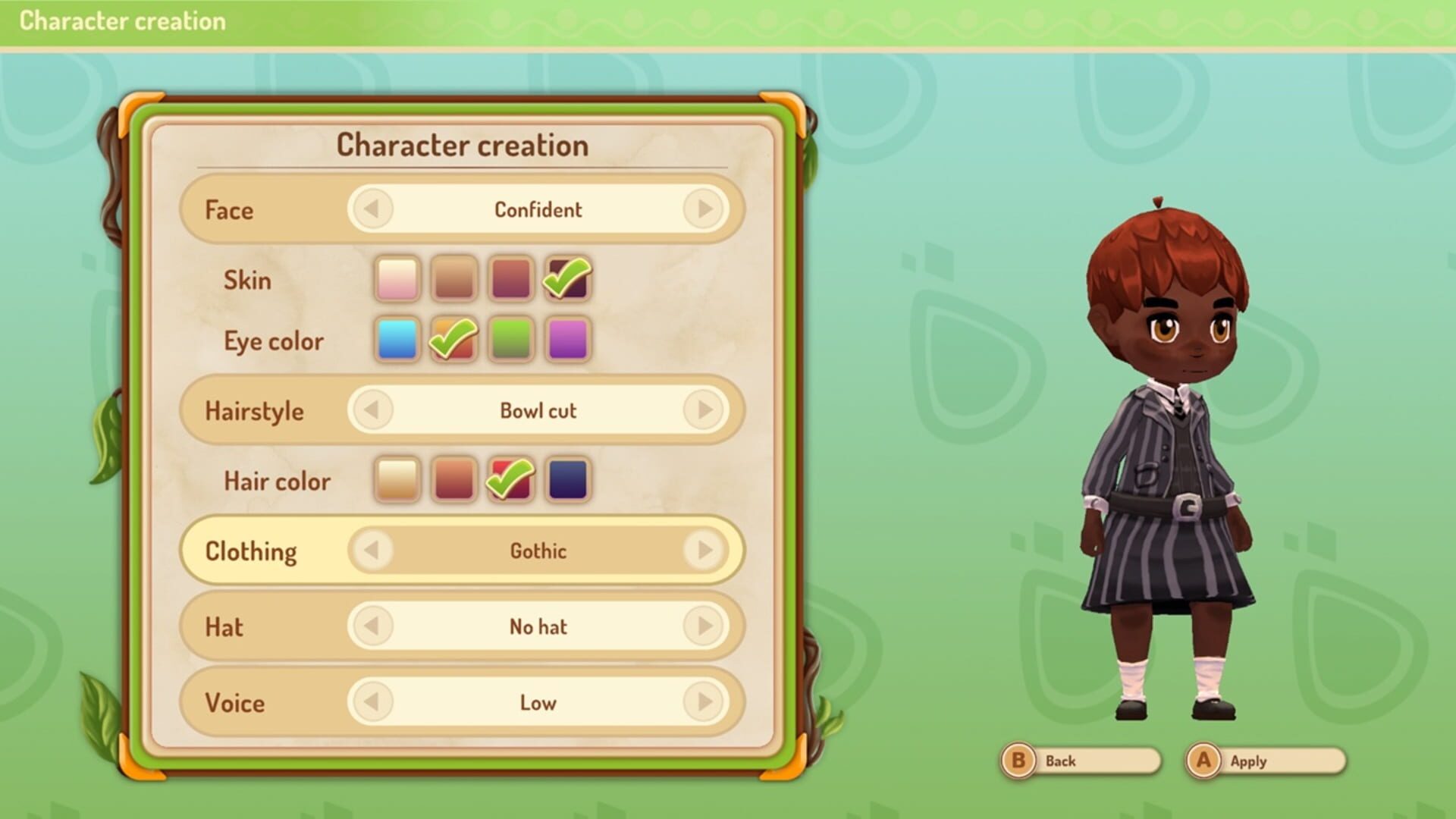Pick the dark blue hair color swatch
The image size is (1456, 819).
coord(566,479)
